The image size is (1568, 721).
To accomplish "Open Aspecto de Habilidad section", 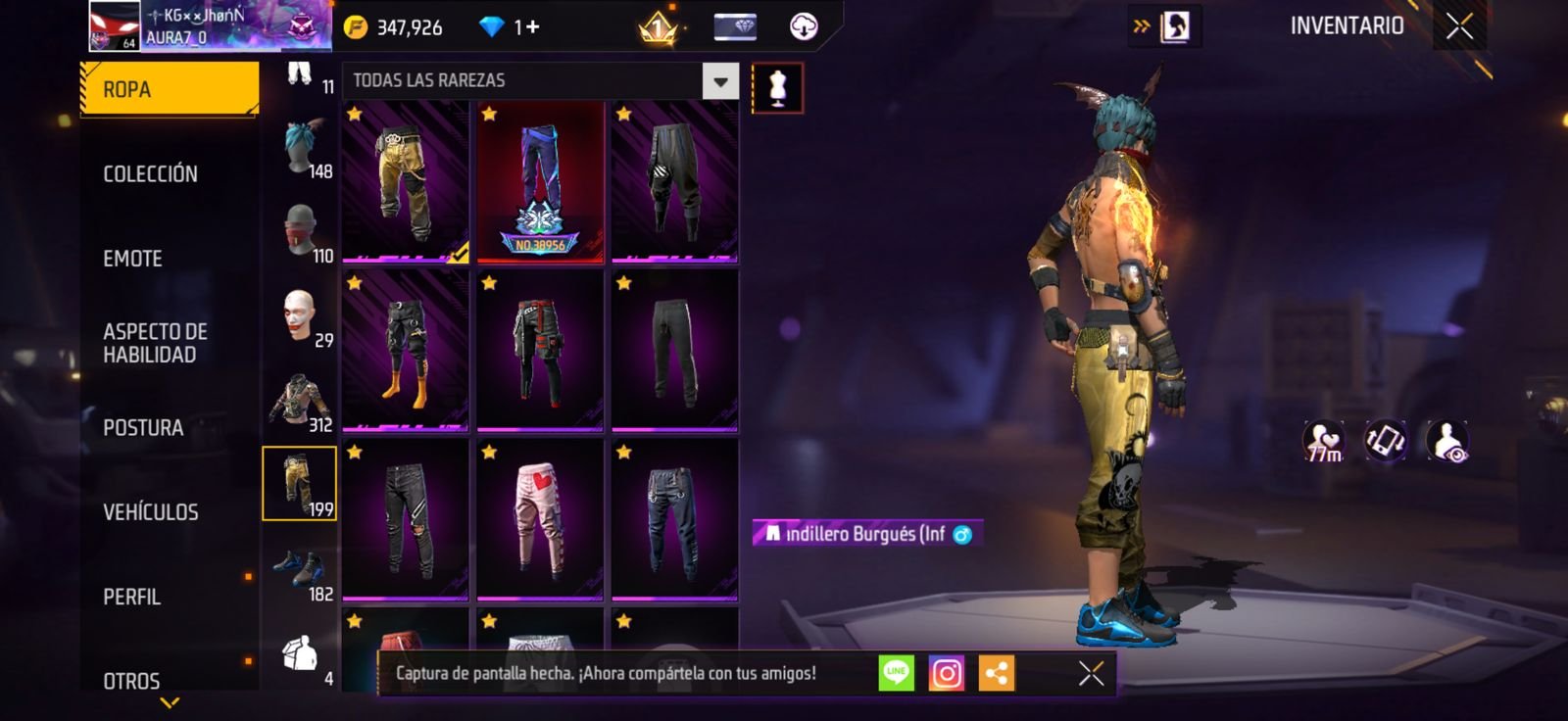I will tap(155, 343).
